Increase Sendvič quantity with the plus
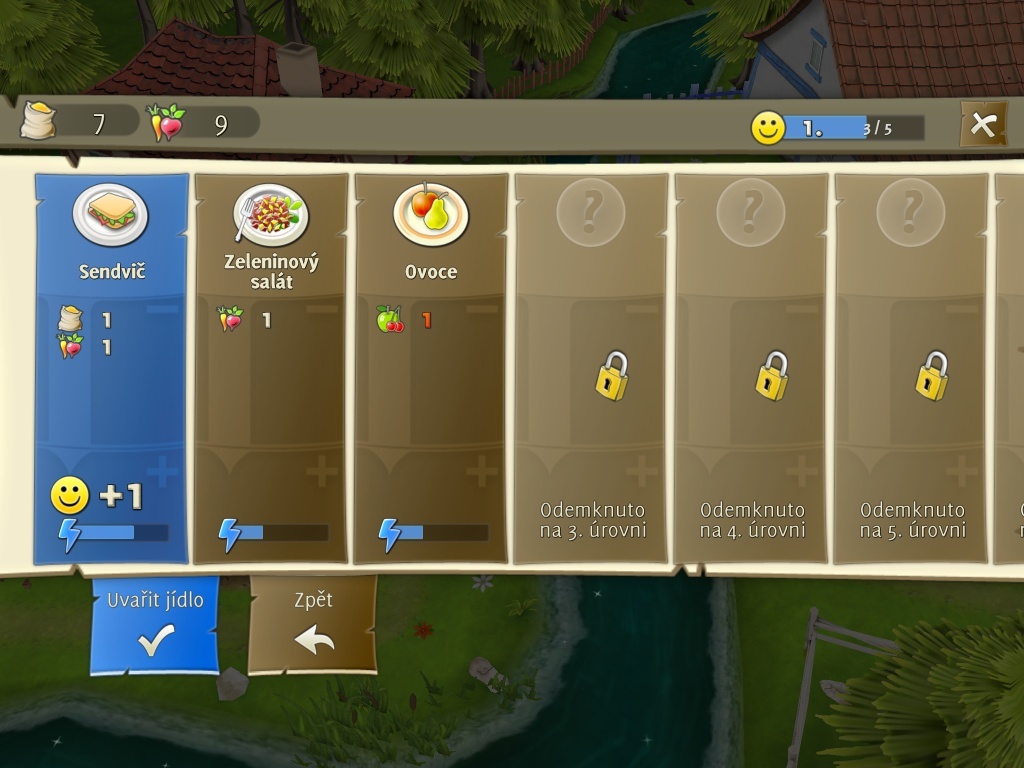The height and width of the screenshot is (768, 1024). pyautogui.click(x=162, y=471)
